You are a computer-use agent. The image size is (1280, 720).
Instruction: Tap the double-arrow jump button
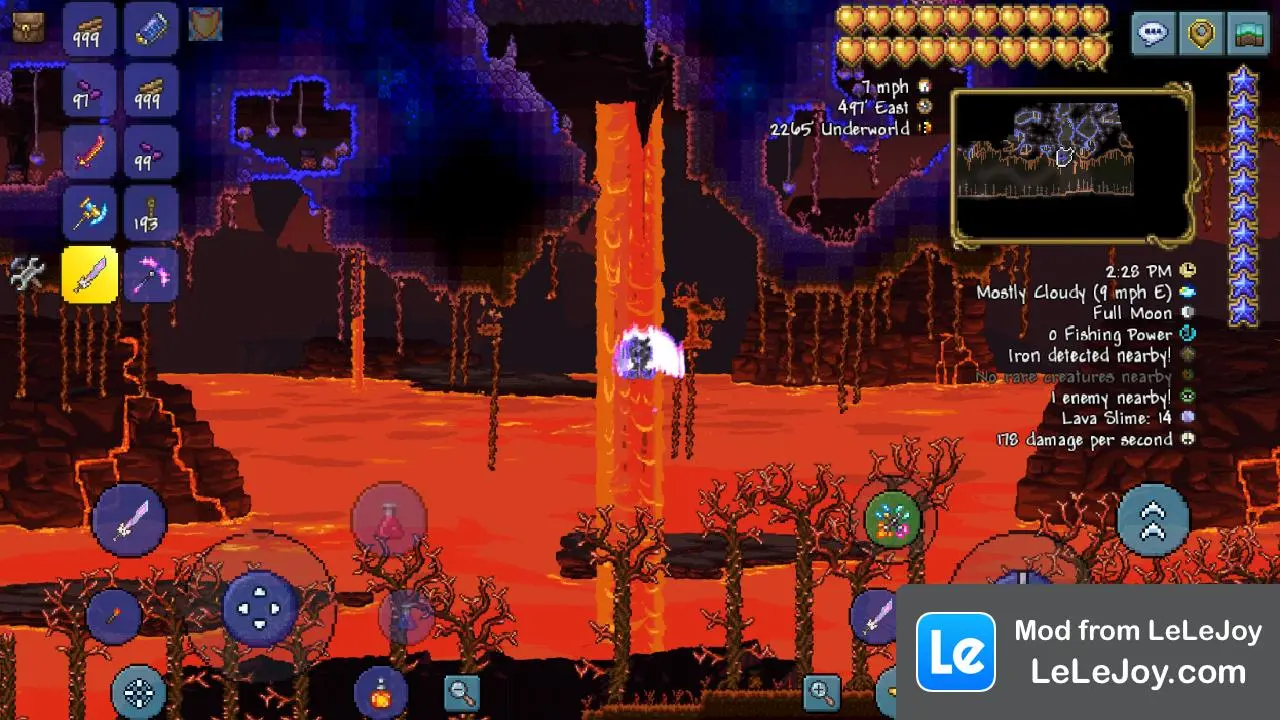click(x=1153, y=520)
